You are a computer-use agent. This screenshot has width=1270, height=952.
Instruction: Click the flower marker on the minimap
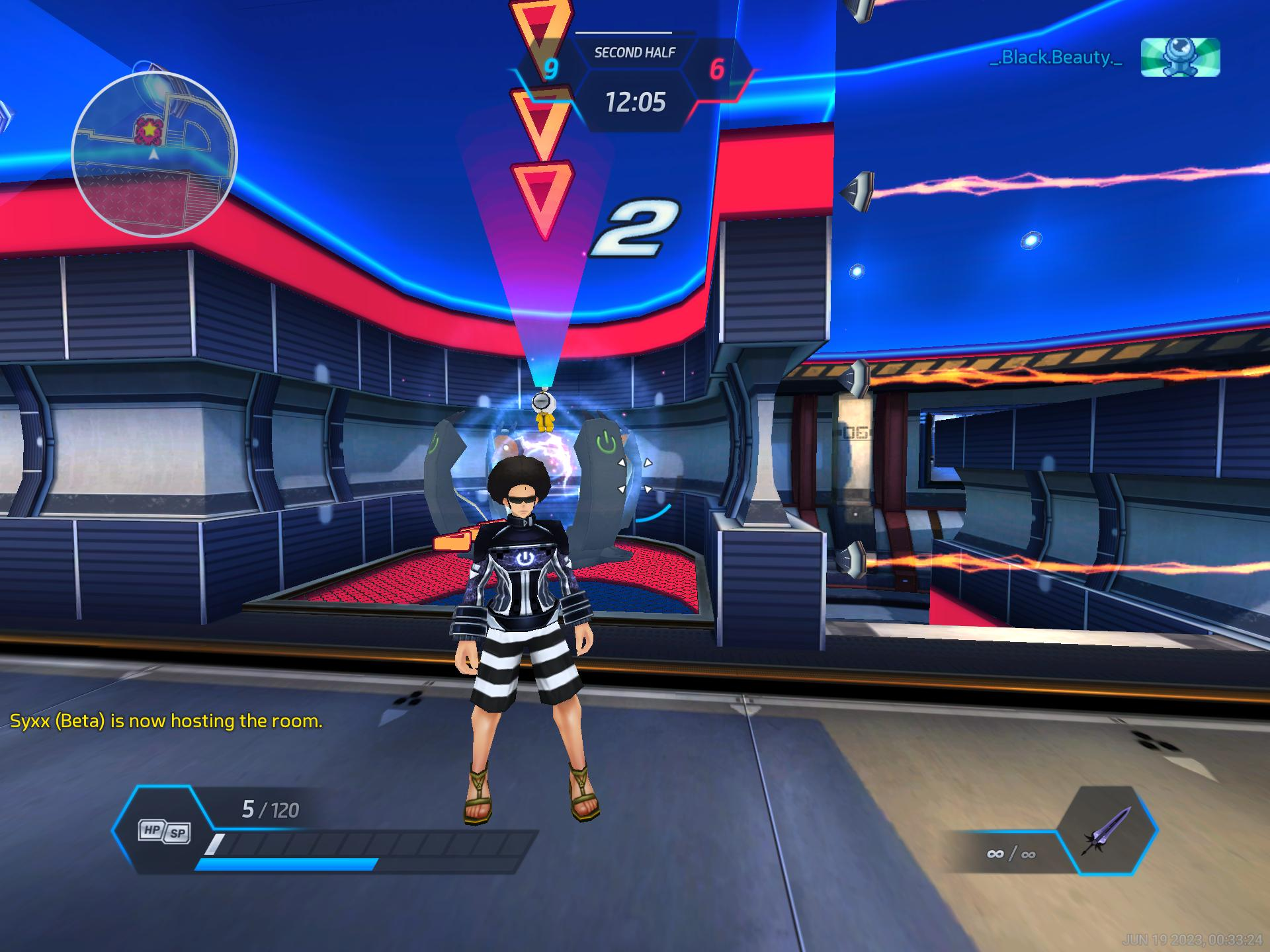[149, 130]
